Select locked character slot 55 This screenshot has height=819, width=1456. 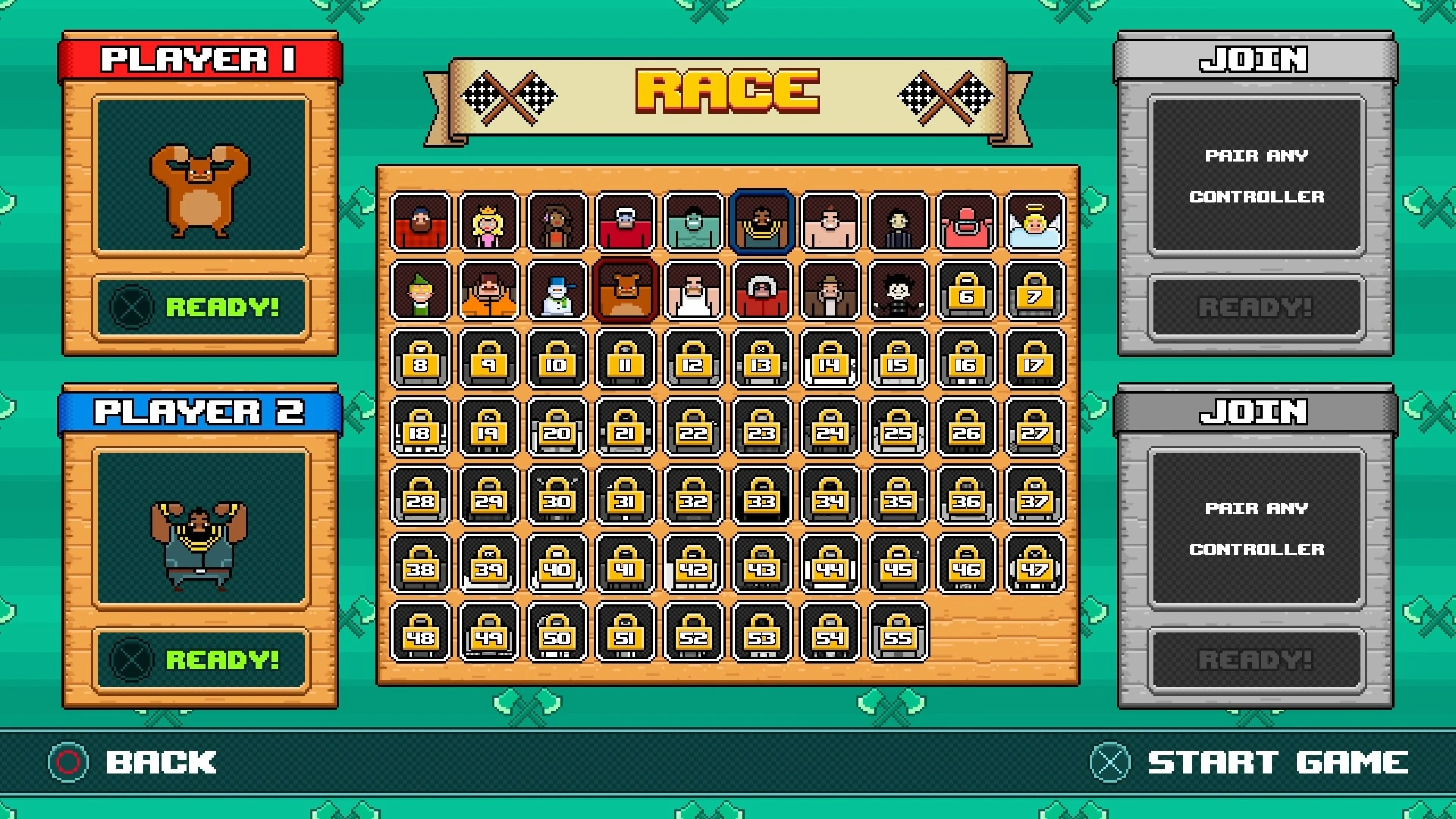[898, 632]
